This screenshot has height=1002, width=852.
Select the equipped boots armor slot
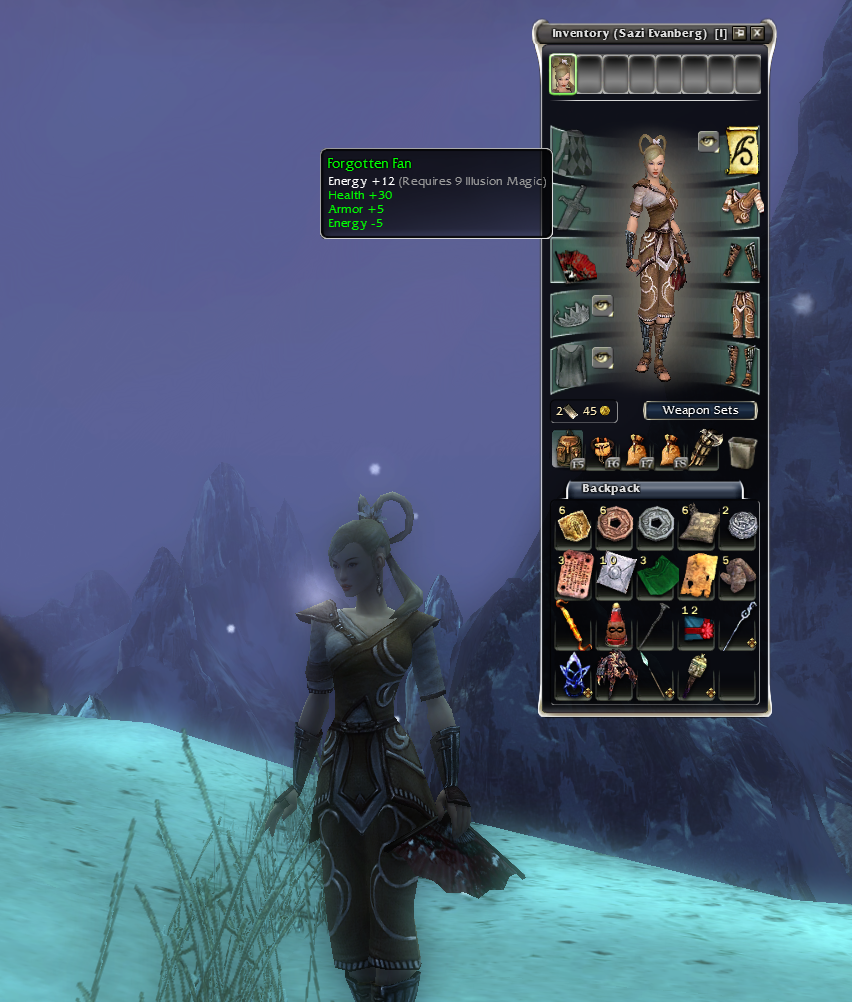tap(741, 368)
